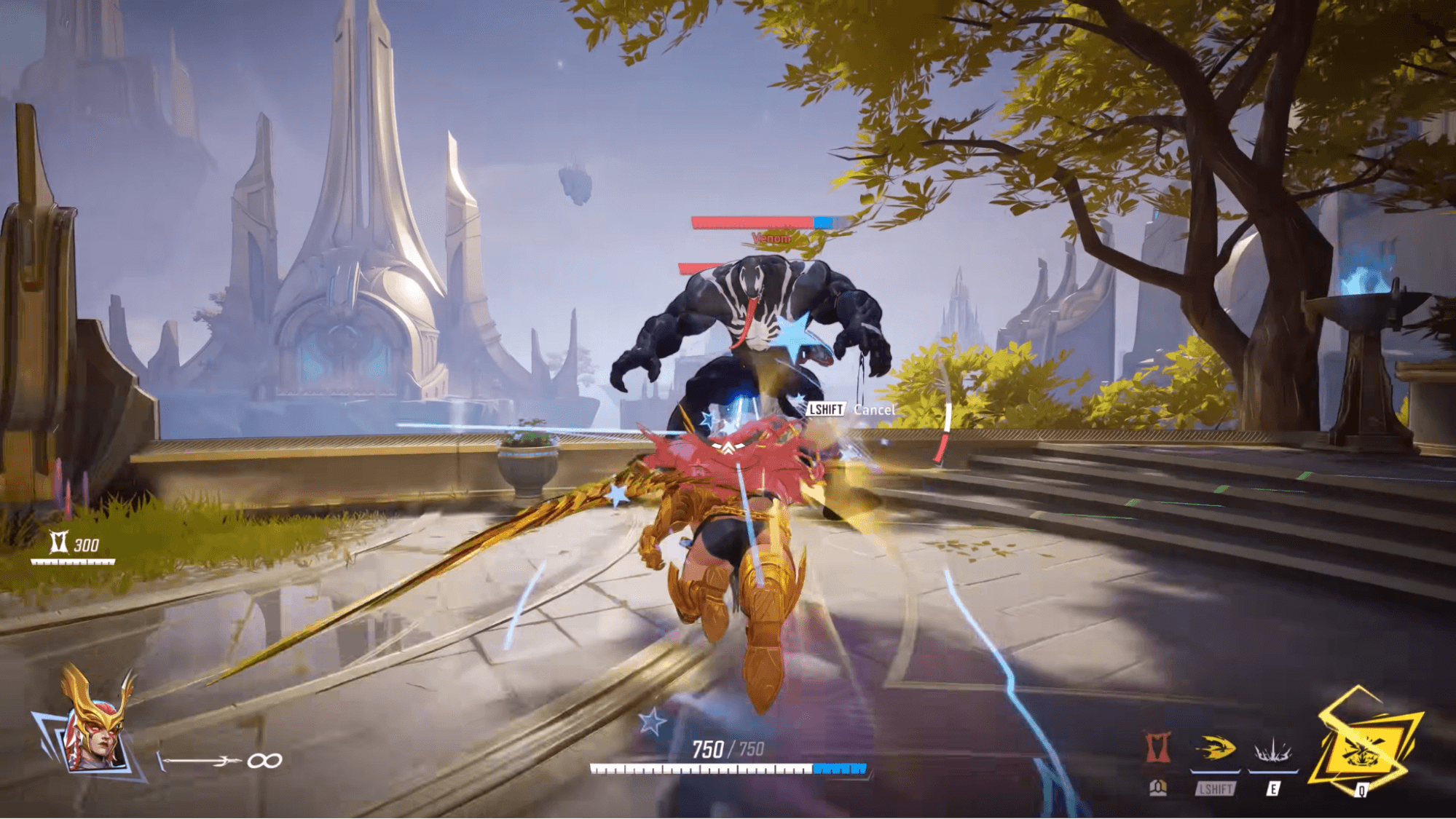
Task: Use the golden winged dash ability
Action: tap(1215, 749)
